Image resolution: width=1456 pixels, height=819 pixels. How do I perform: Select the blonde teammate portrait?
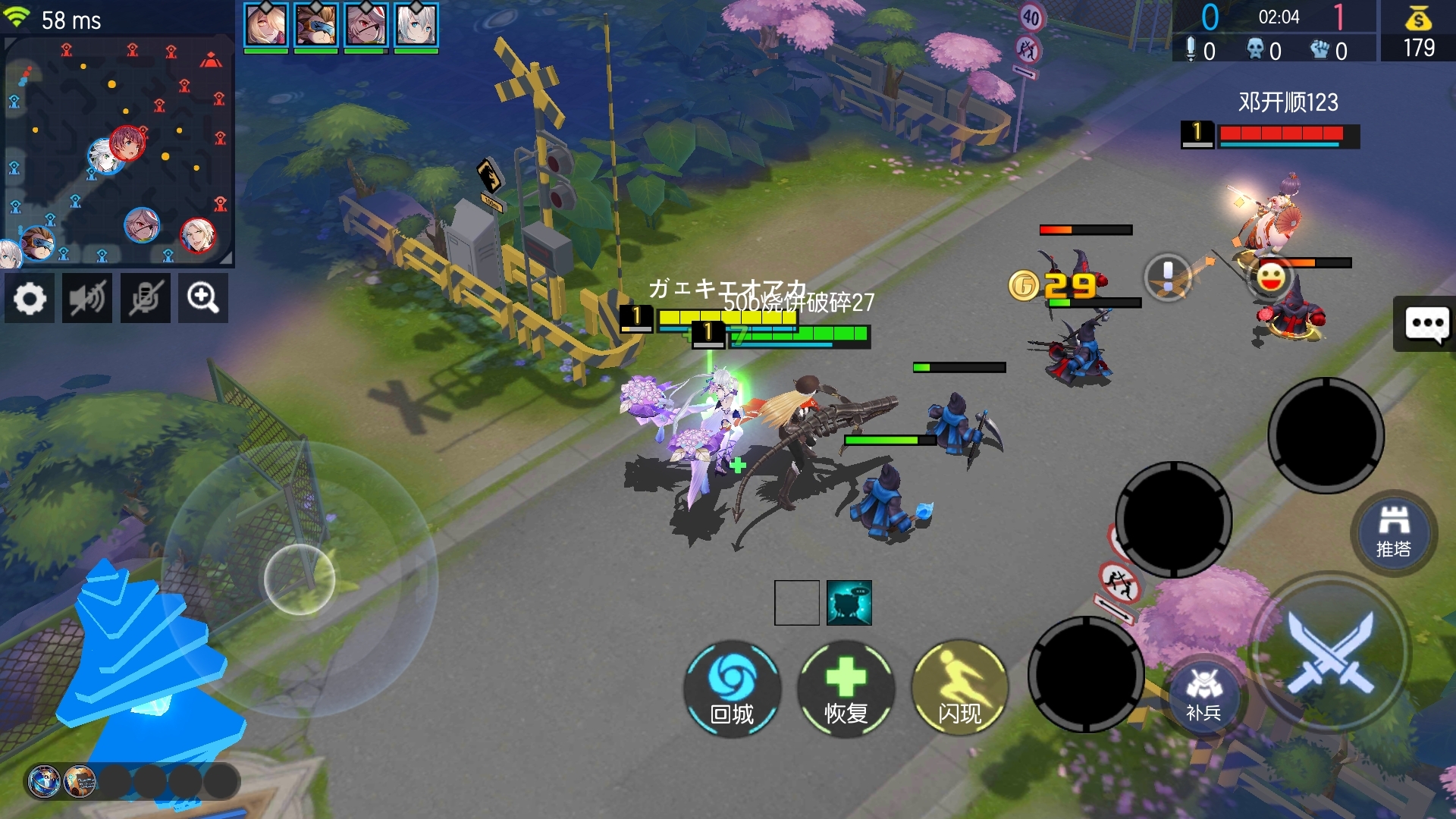(x=265, y=26)
